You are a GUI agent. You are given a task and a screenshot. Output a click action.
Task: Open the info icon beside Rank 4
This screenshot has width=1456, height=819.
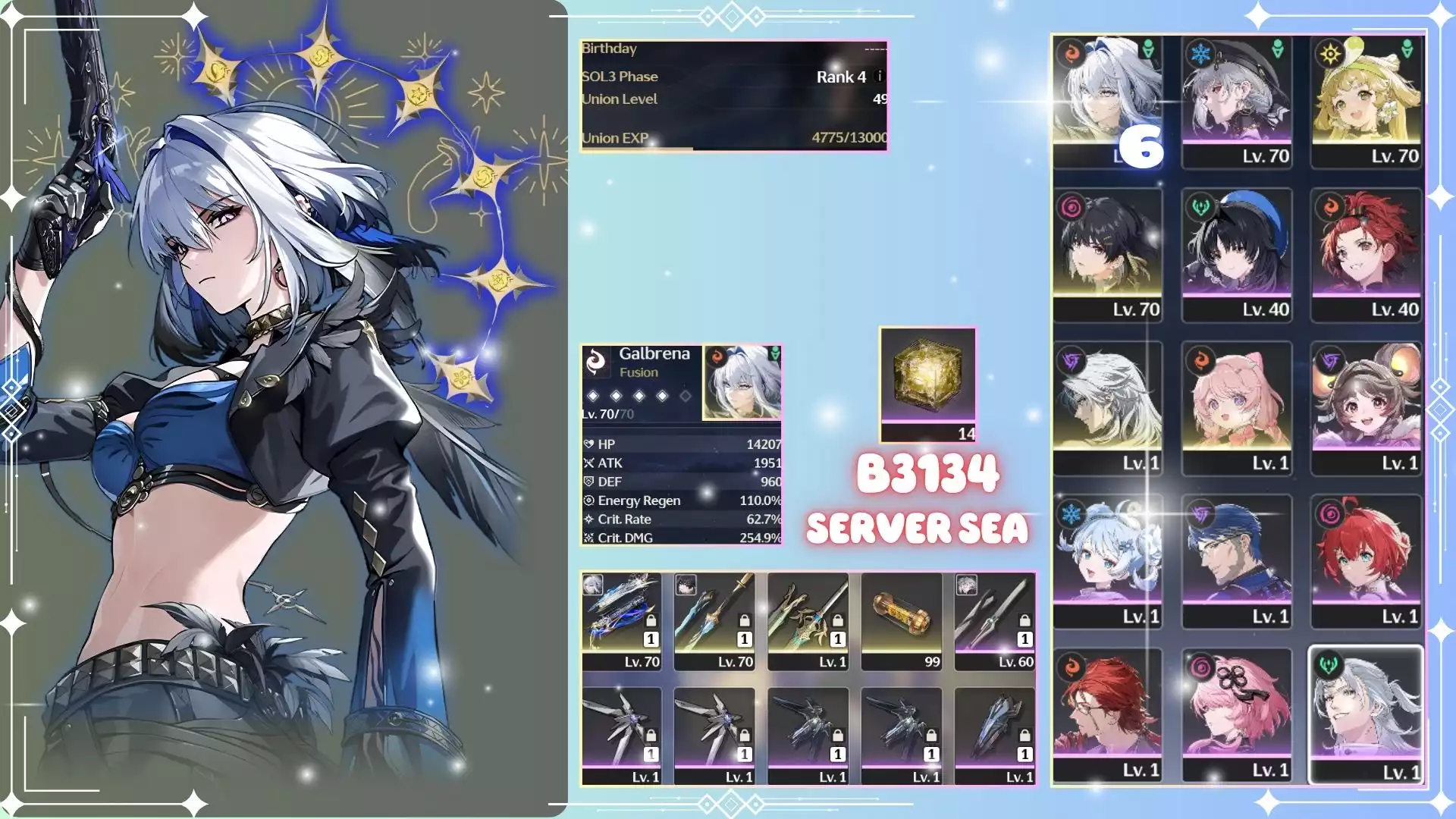(880, 76)
